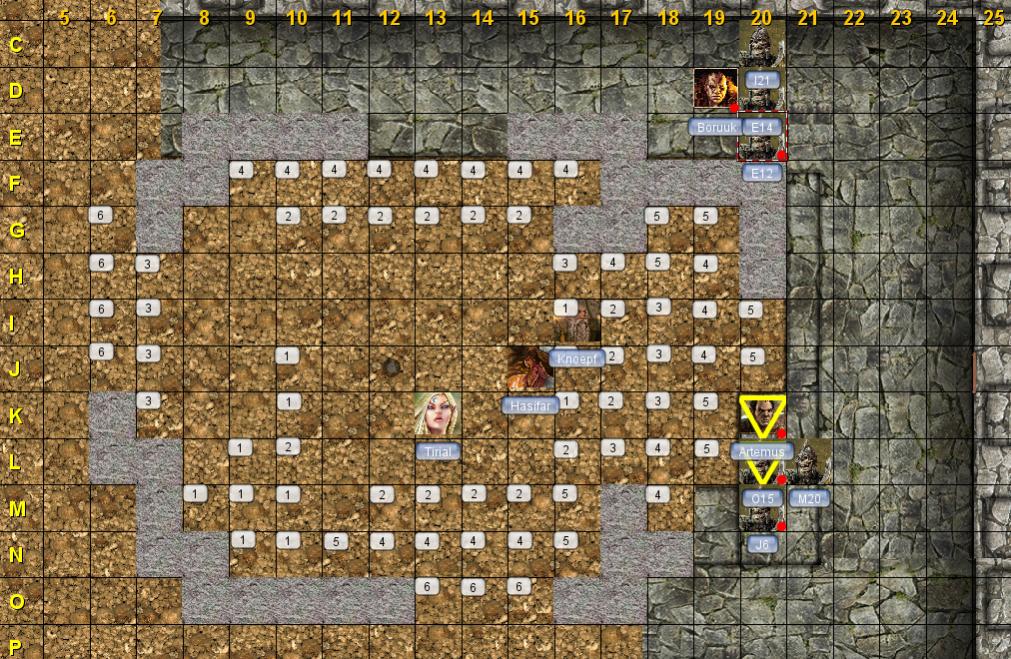The width and height of the screenshot is (1011, 659).
Task: Pick the enemy token labeled E12
Action: point(762,138)
